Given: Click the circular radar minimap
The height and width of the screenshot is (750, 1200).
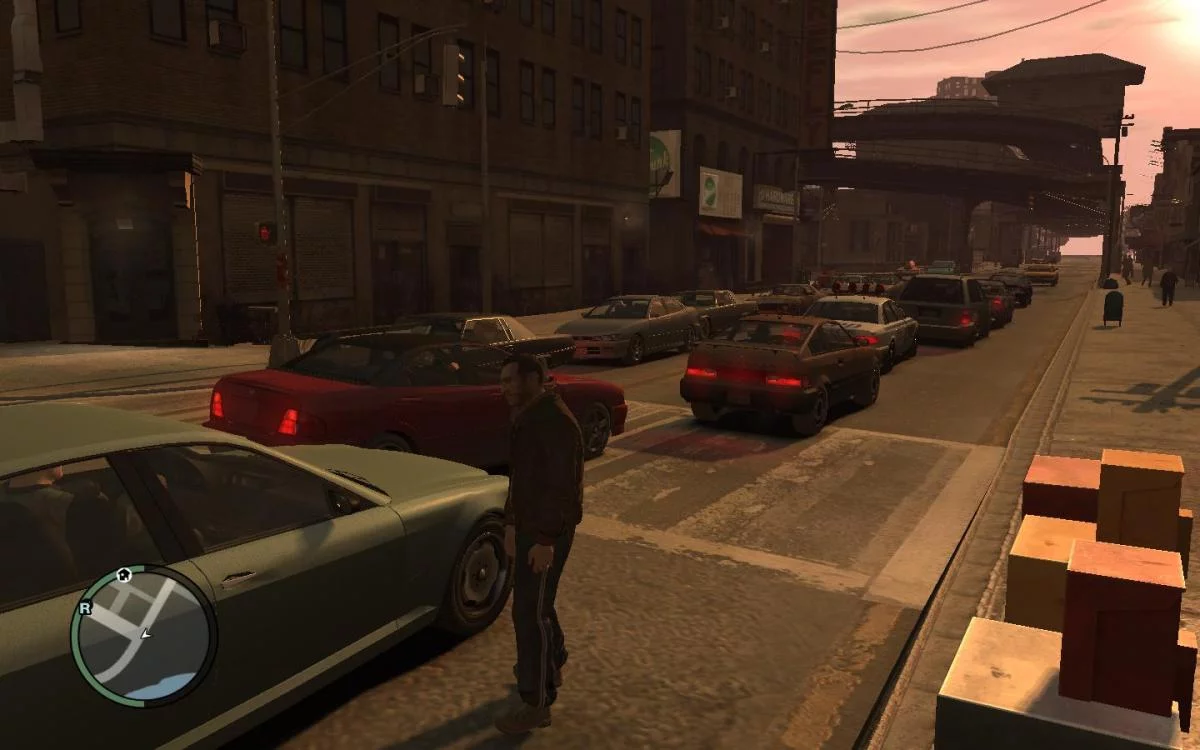Looking at the screenshot, I should click(143, 636).
